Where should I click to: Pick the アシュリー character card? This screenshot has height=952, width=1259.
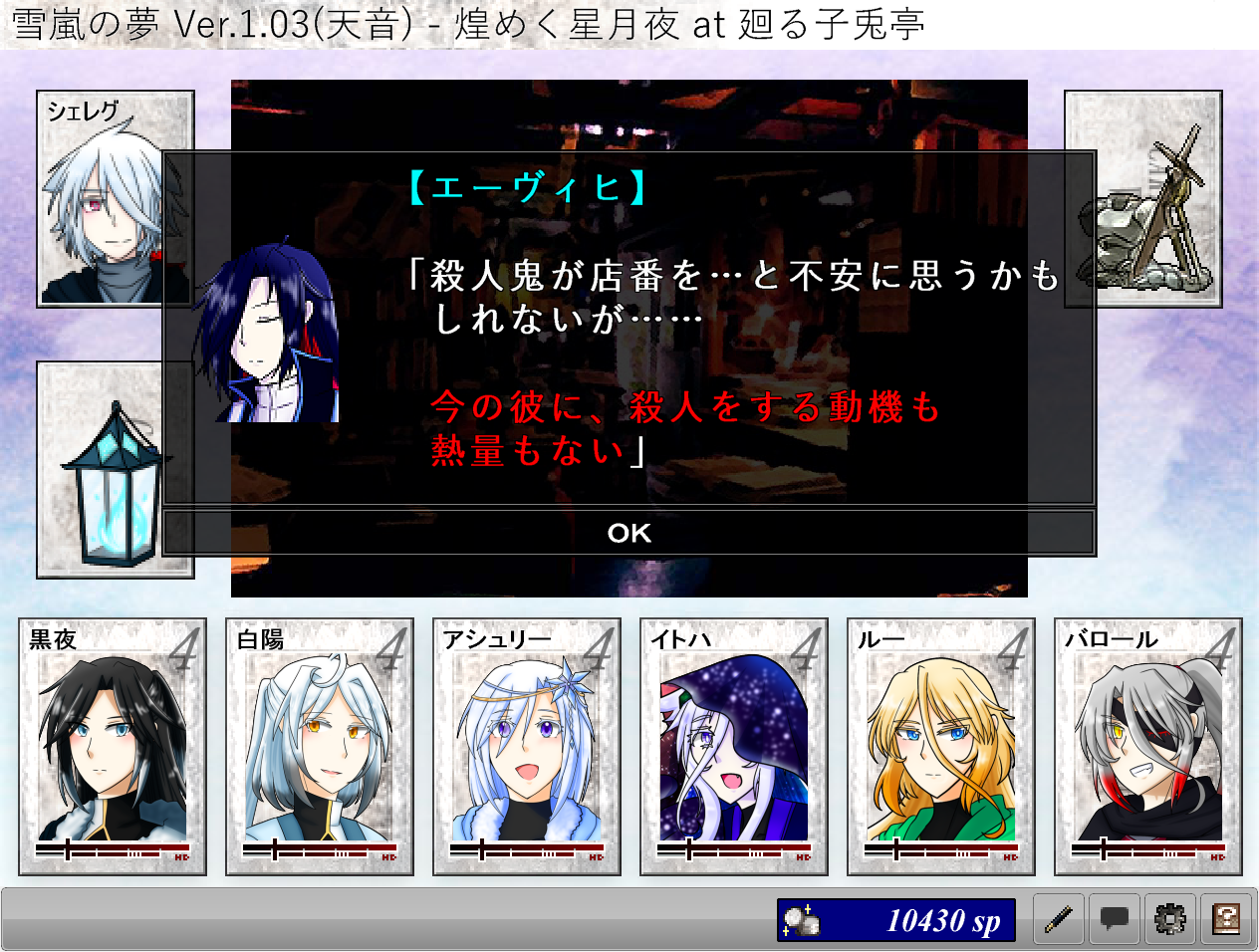point(527,746)
